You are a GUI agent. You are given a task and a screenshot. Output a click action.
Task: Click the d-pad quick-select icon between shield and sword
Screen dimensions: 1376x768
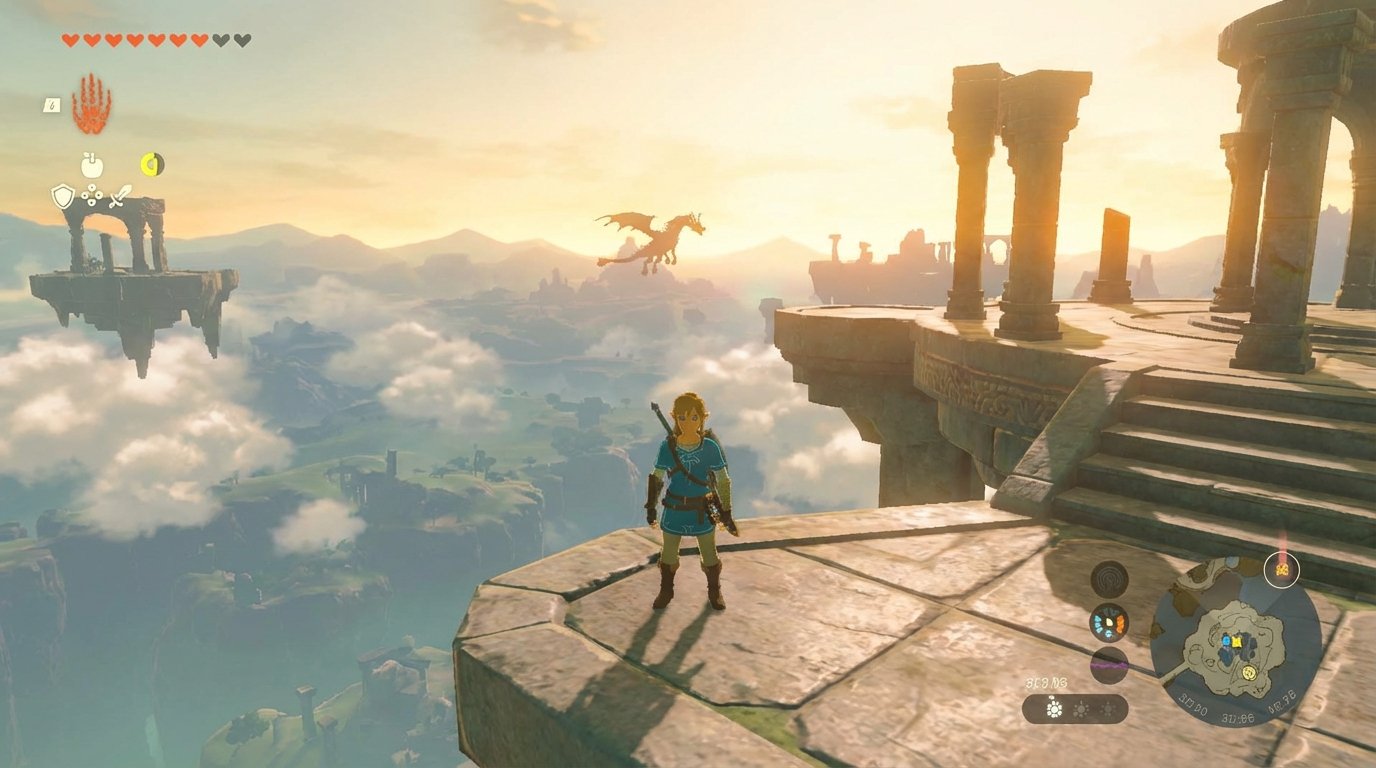click(x=92, y=195)
